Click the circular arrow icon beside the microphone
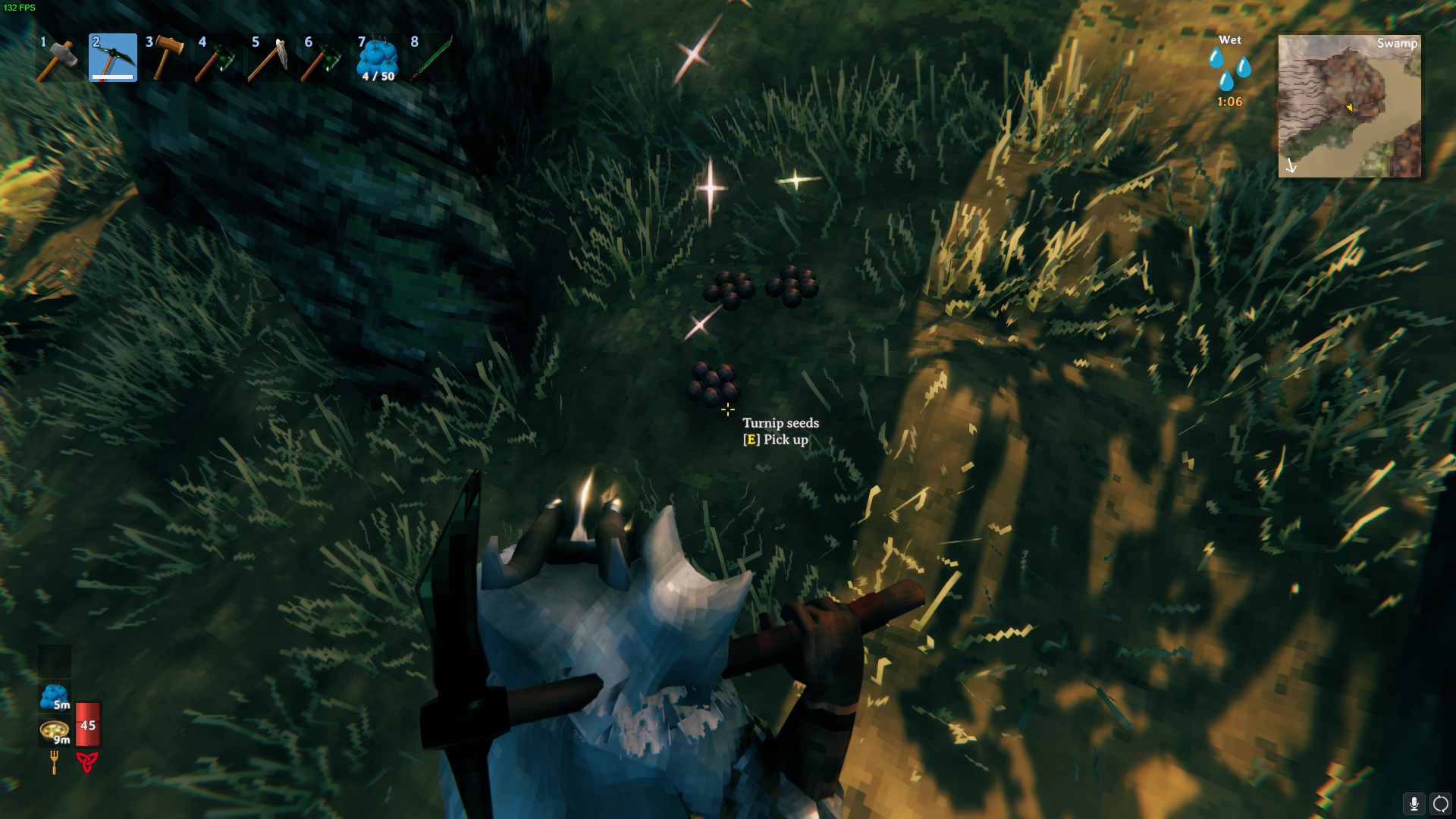The image size is (1456, 819). coord(1440,804)
